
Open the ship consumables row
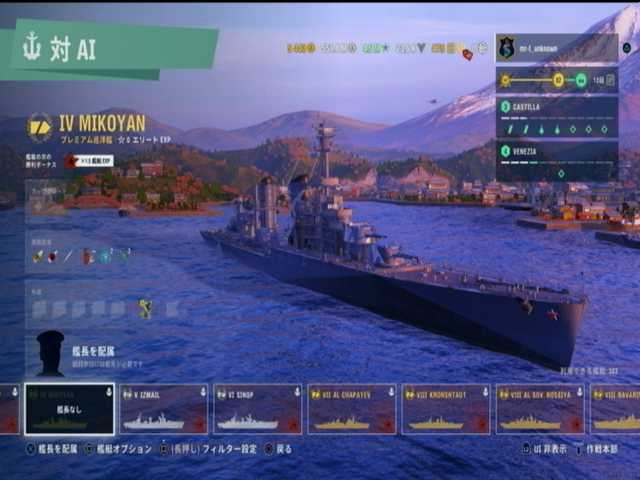(x=82, y=256)
